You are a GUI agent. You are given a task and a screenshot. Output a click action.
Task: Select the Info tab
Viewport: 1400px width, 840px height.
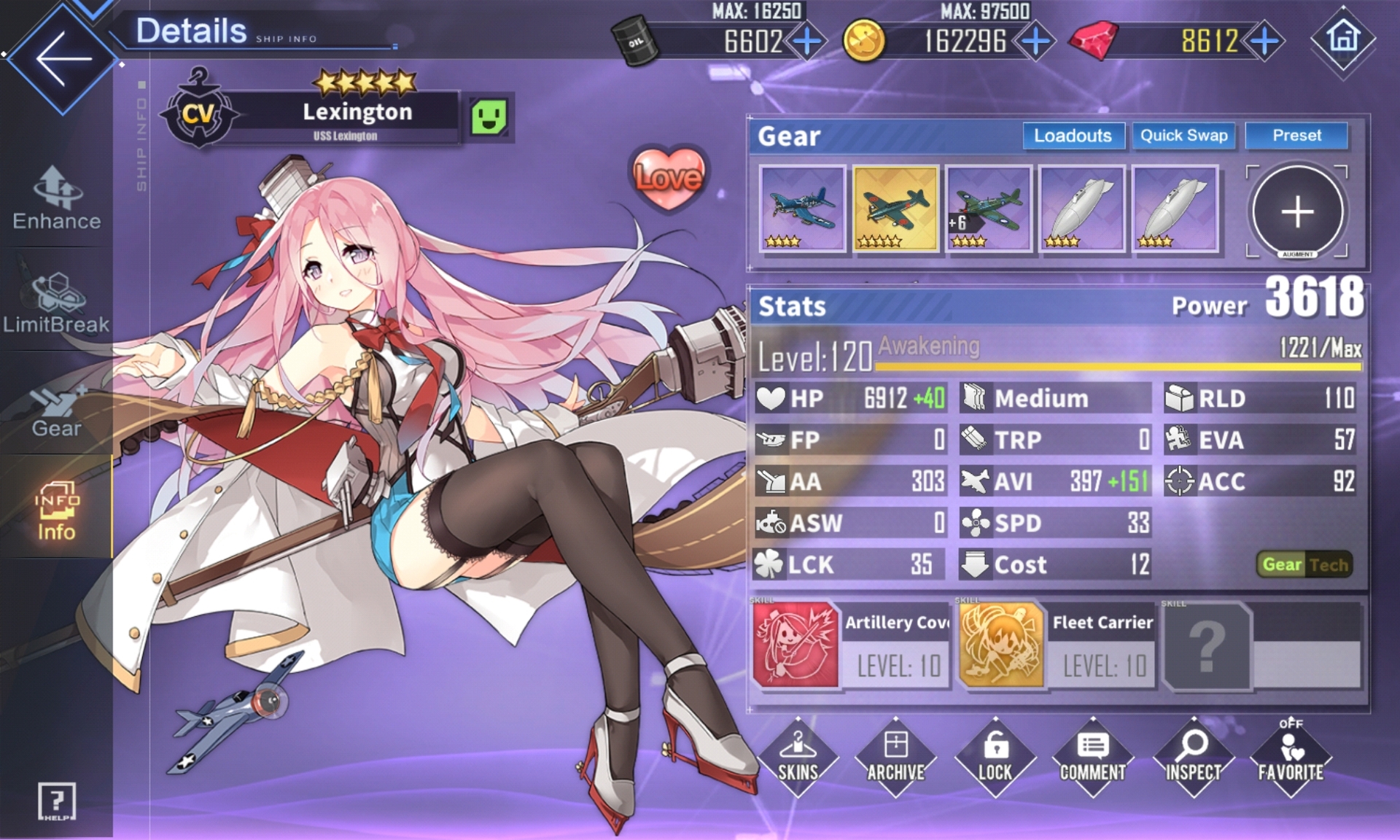pyautogui.click(x=56, y=510)
